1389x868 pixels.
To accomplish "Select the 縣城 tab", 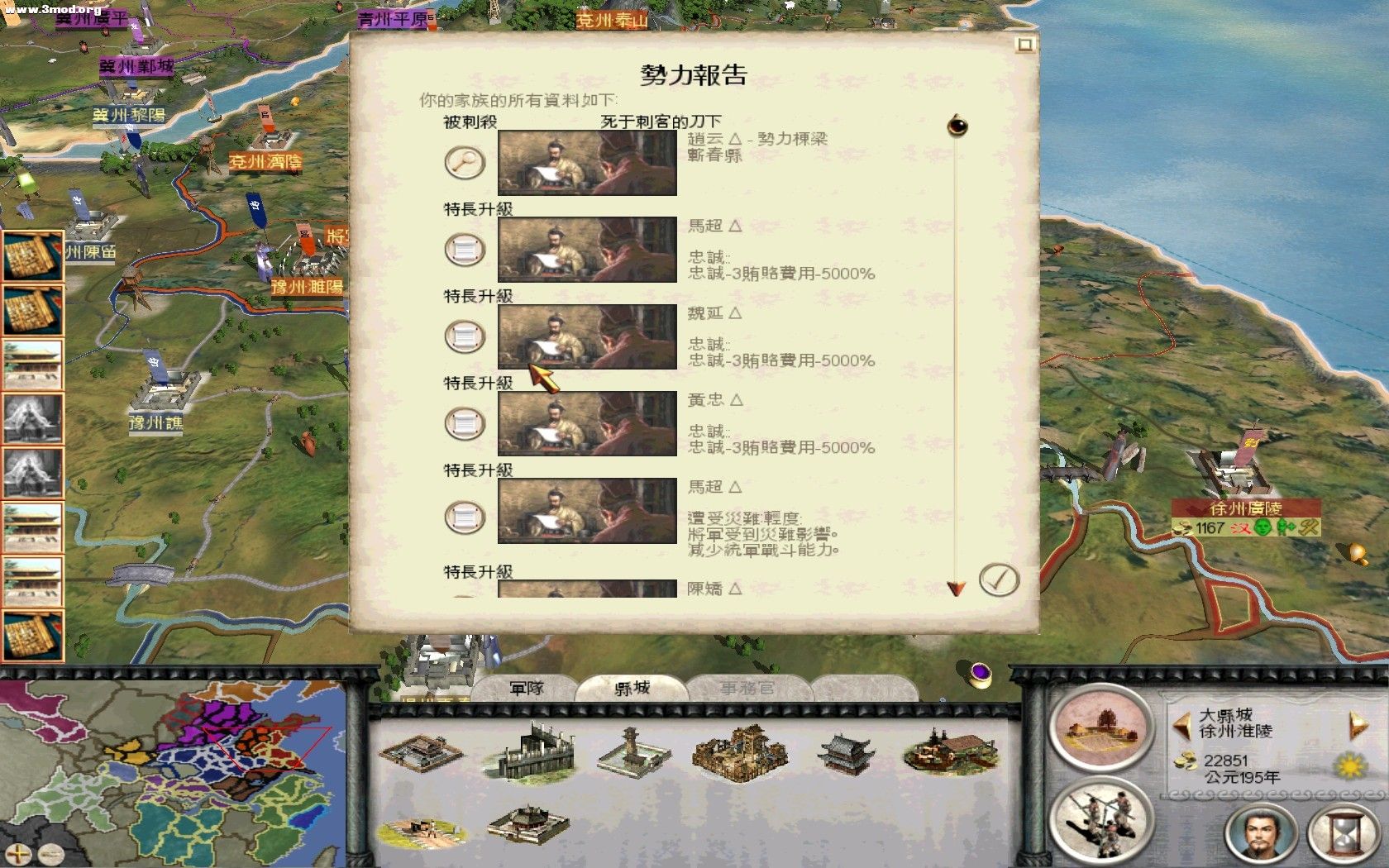I will click(632, 689).
